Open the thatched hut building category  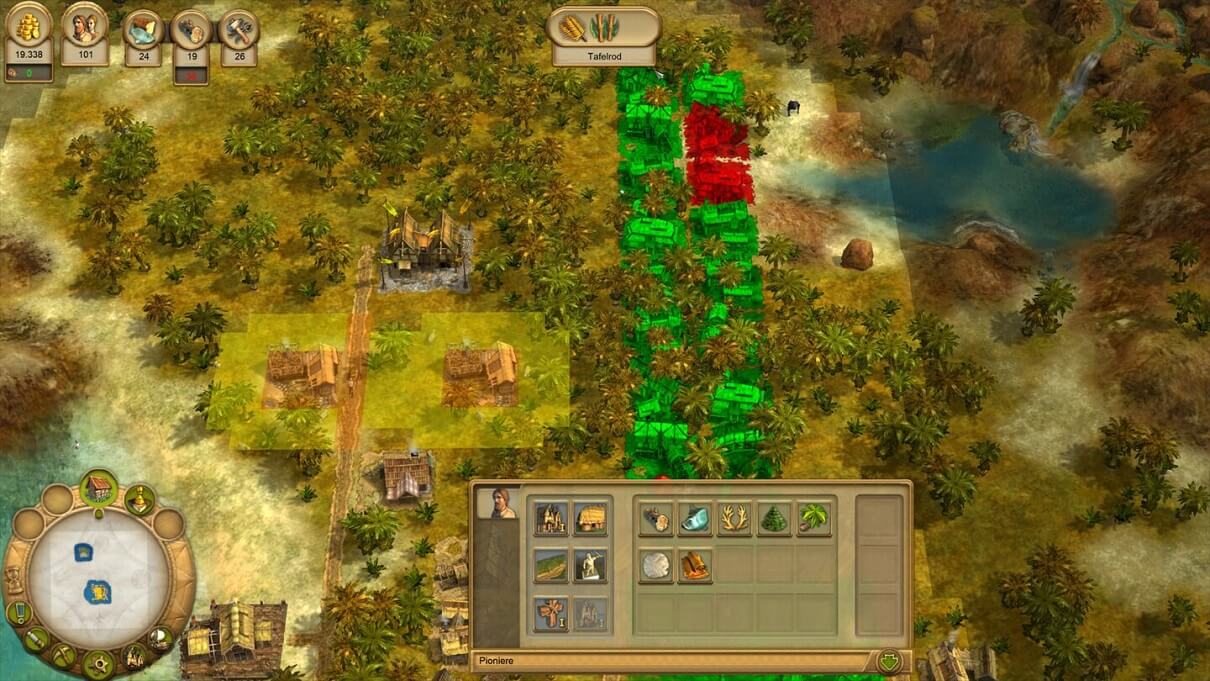tap(590, 518)
